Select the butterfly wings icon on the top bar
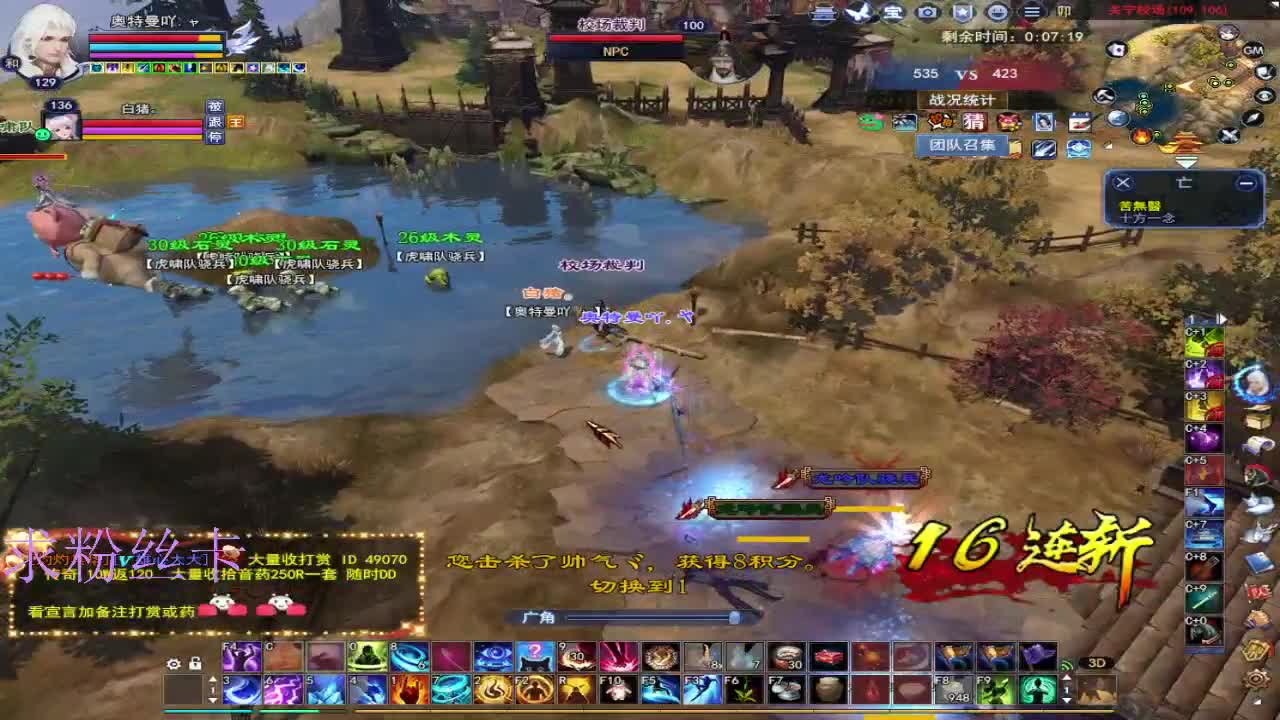The width and height of the screenshot is (1280, 720). [x=857, y=12]
